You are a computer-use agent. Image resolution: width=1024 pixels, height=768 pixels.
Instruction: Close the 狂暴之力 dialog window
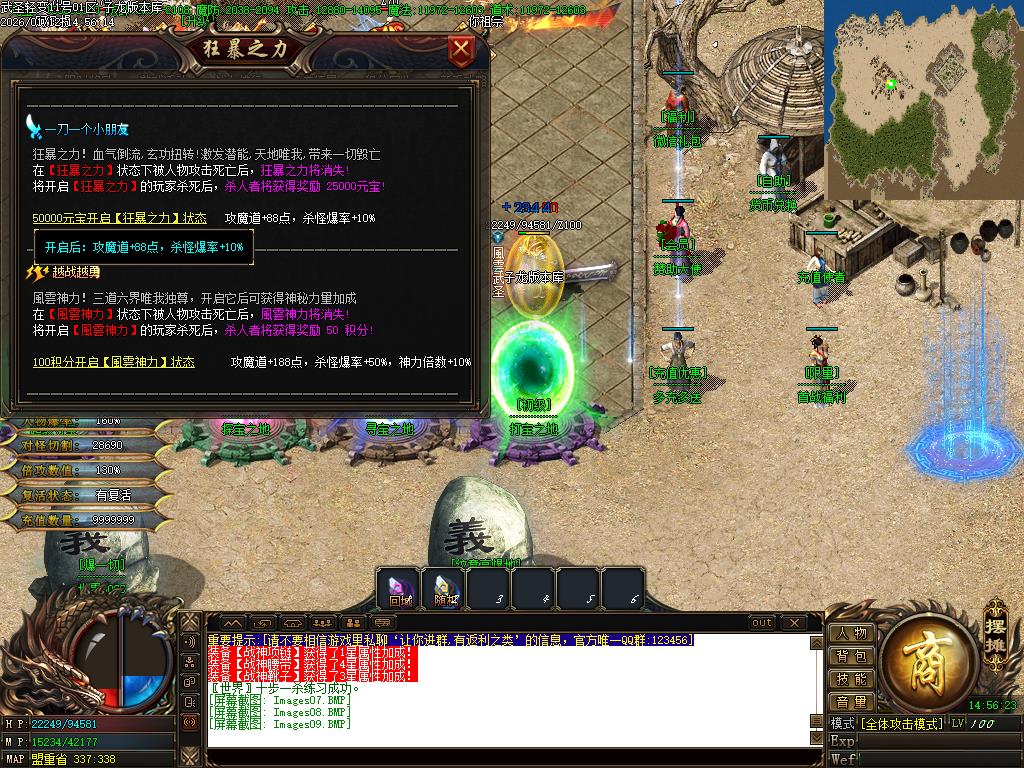pyautogui.click(x=461, y=48)
